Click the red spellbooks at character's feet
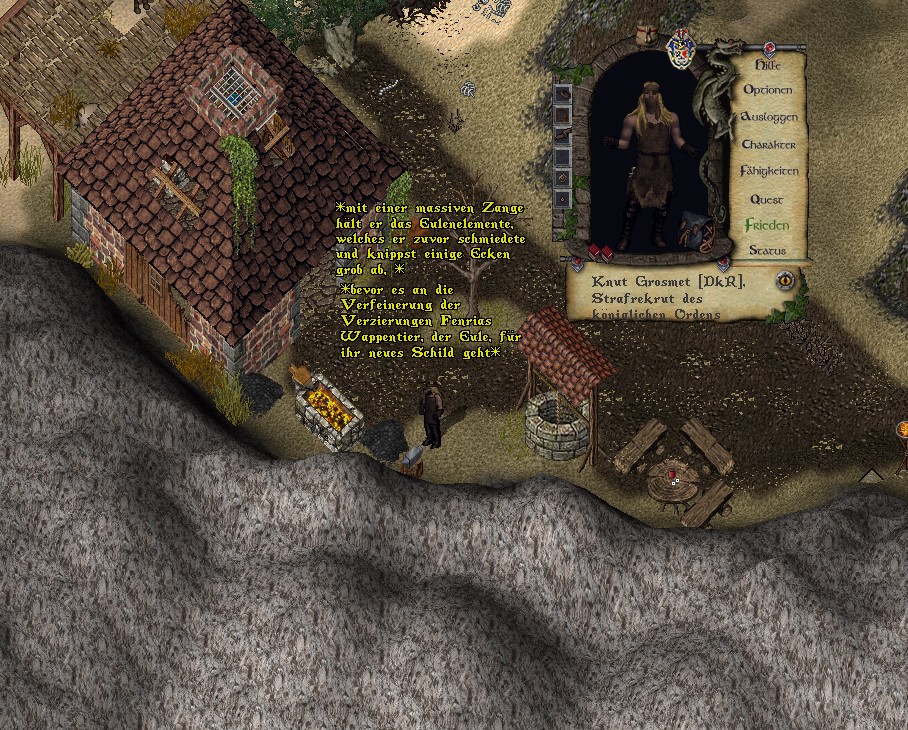The height and width of the screenshot is (730, 908). pyautogui.click(x=600, y=251)
